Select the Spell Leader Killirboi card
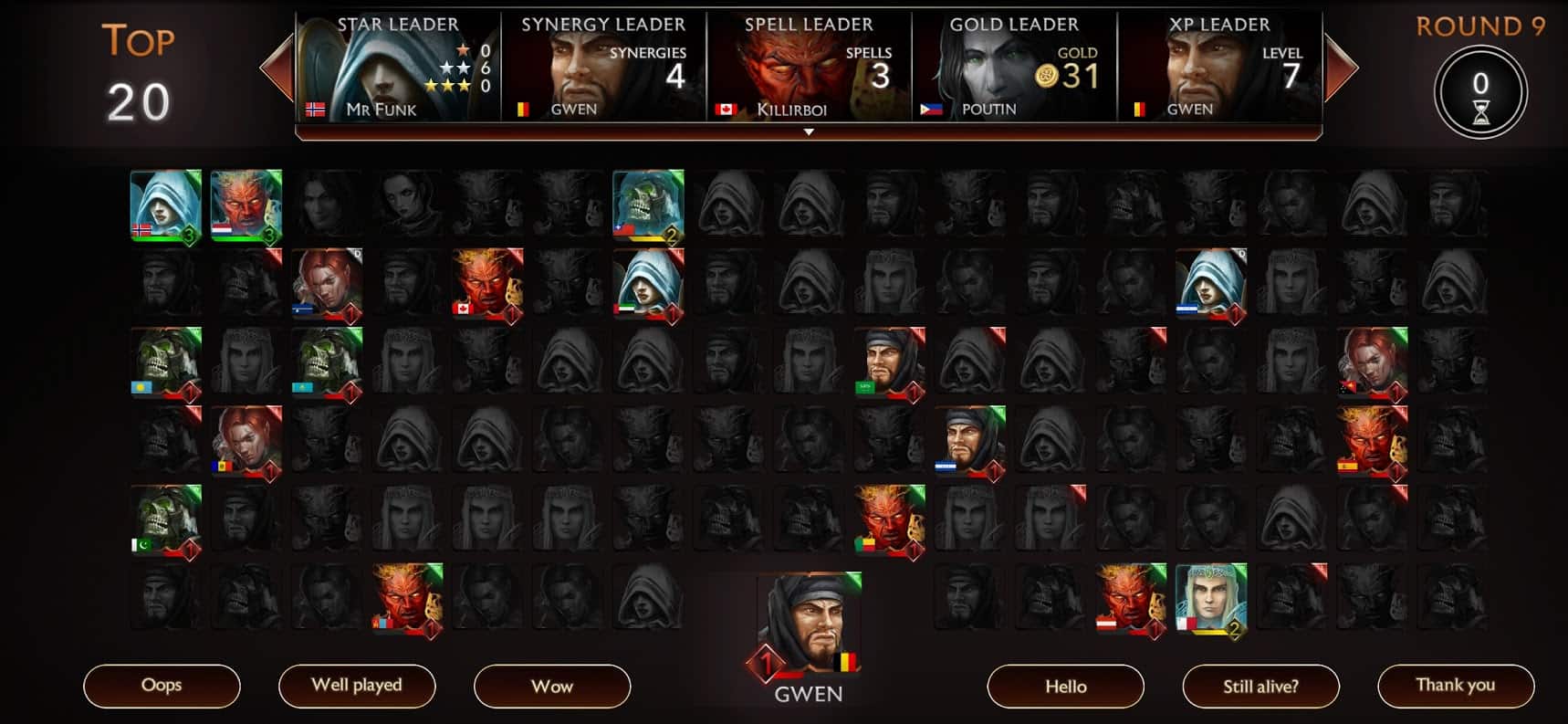The image size is (1568, 724). point(809,68)
